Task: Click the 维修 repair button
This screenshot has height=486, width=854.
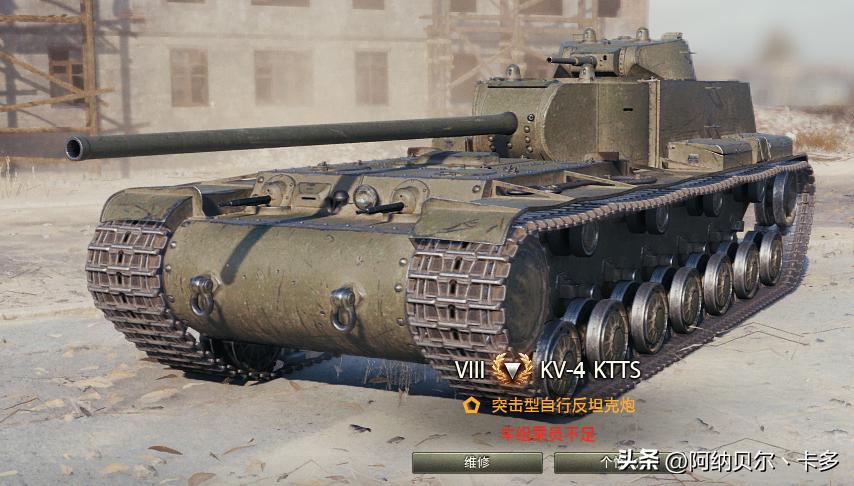Action: [477, 462]
